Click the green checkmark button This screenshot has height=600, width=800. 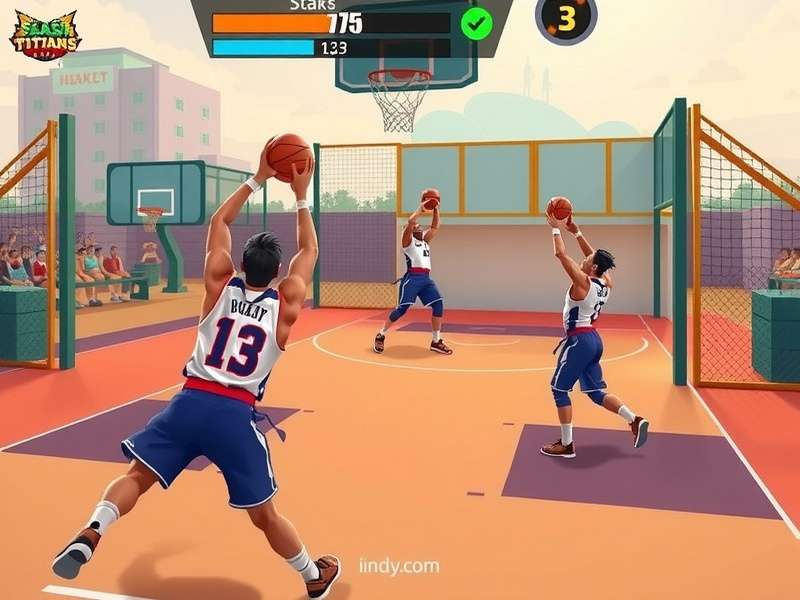point(477,22)
